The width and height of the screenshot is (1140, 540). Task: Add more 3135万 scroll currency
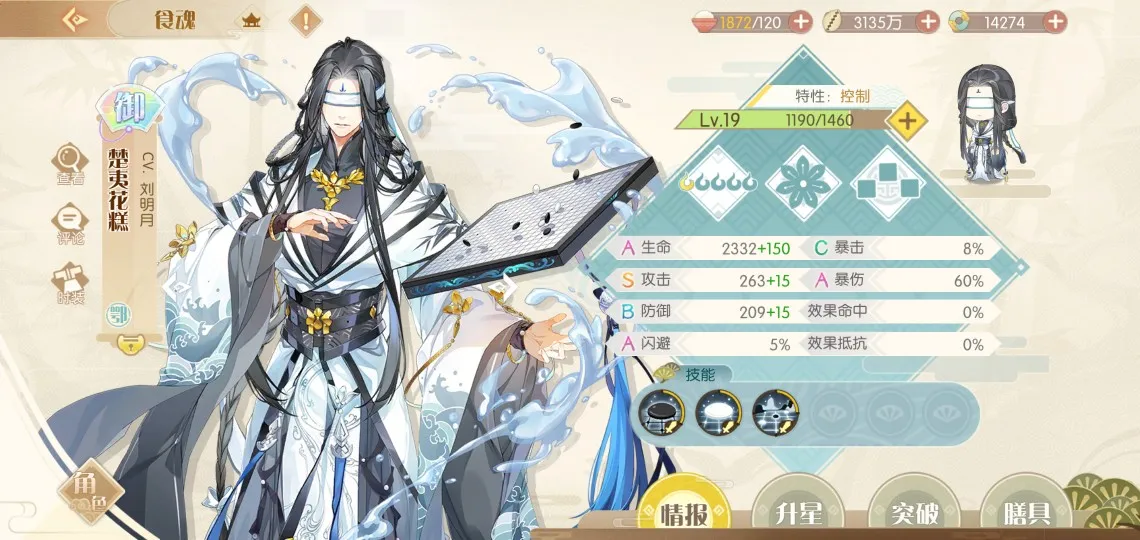click(x=927, y=21)
